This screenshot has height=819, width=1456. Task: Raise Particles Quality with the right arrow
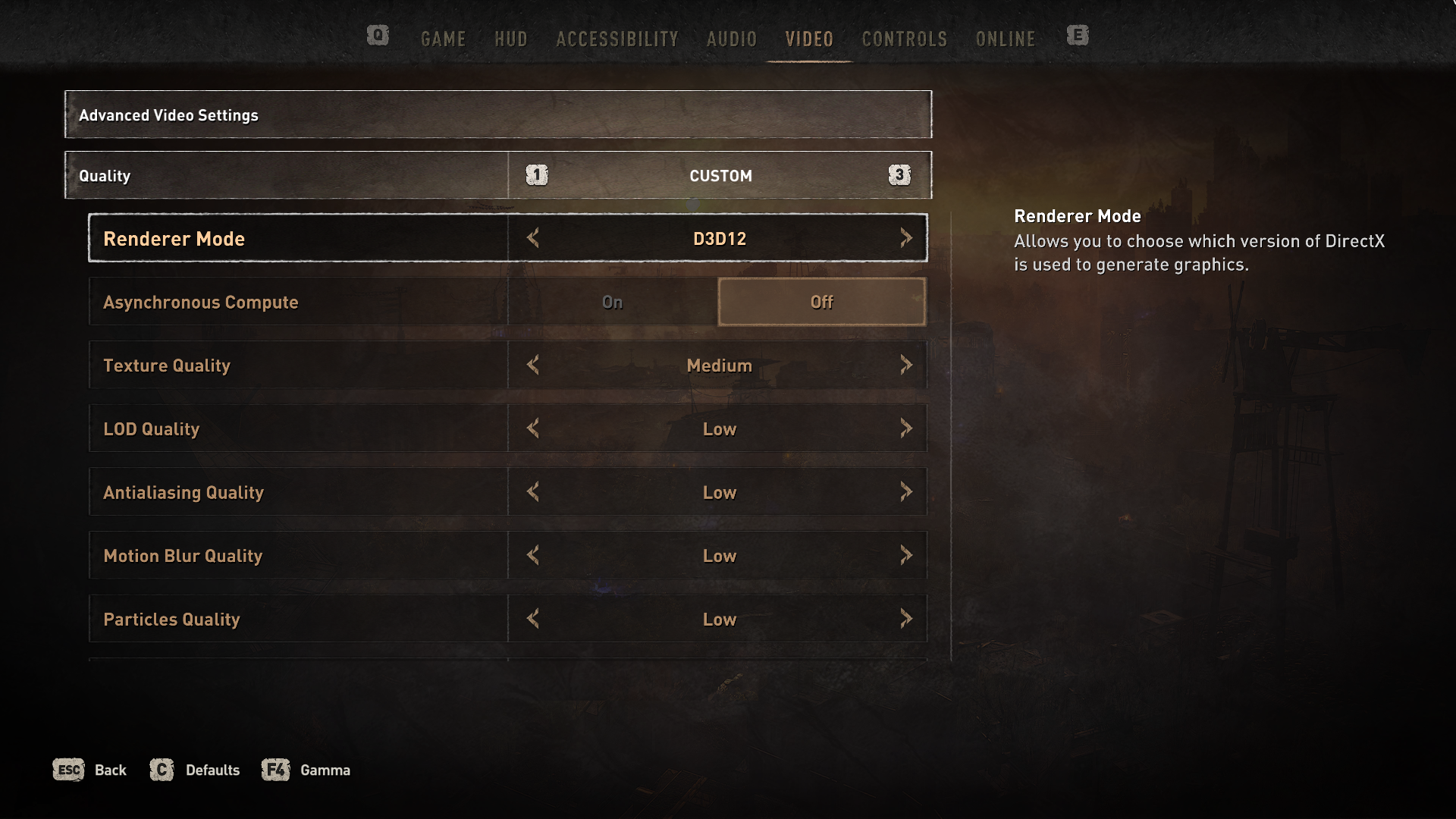905,619
